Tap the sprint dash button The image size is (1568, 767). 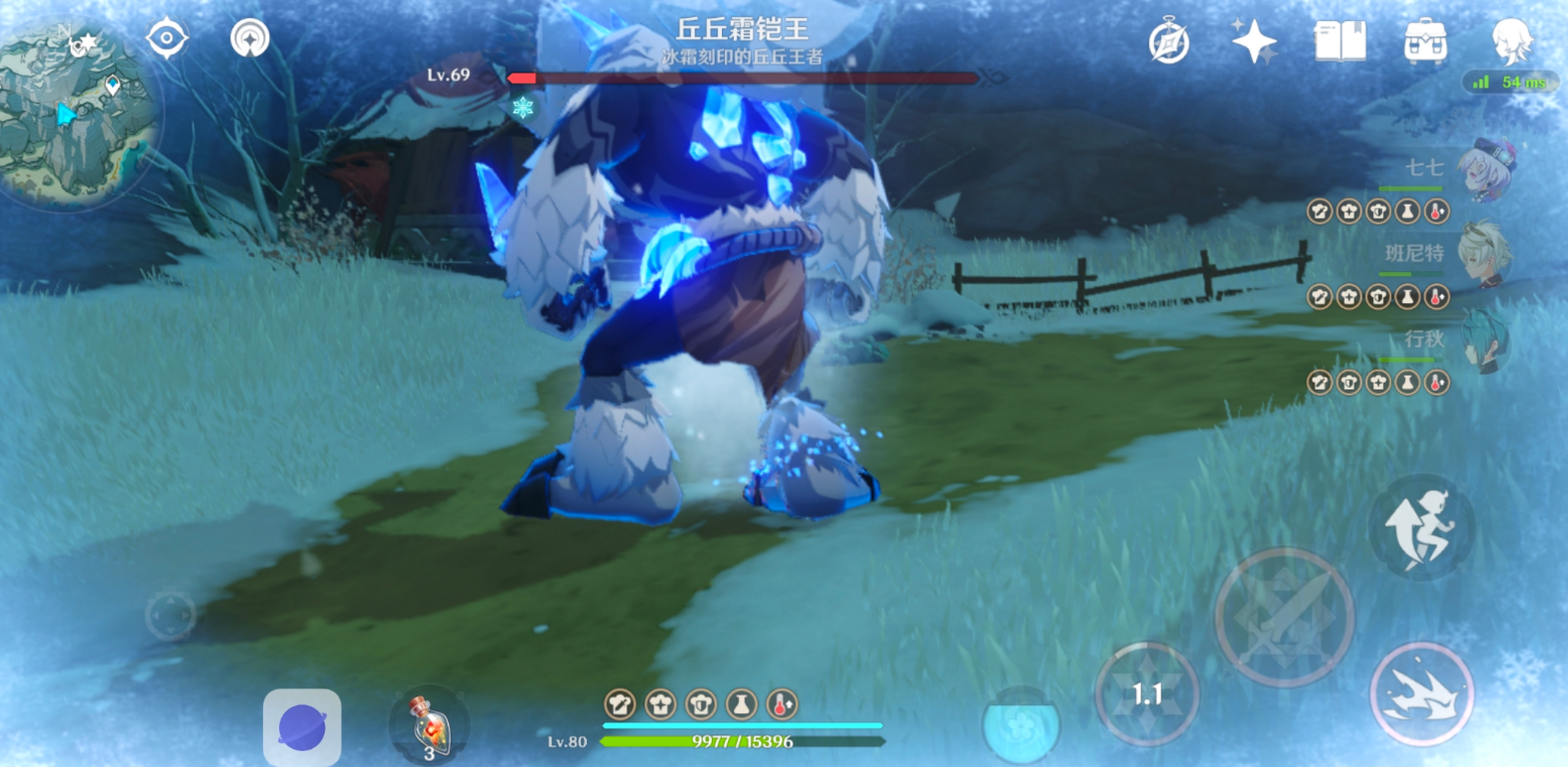1421,693
